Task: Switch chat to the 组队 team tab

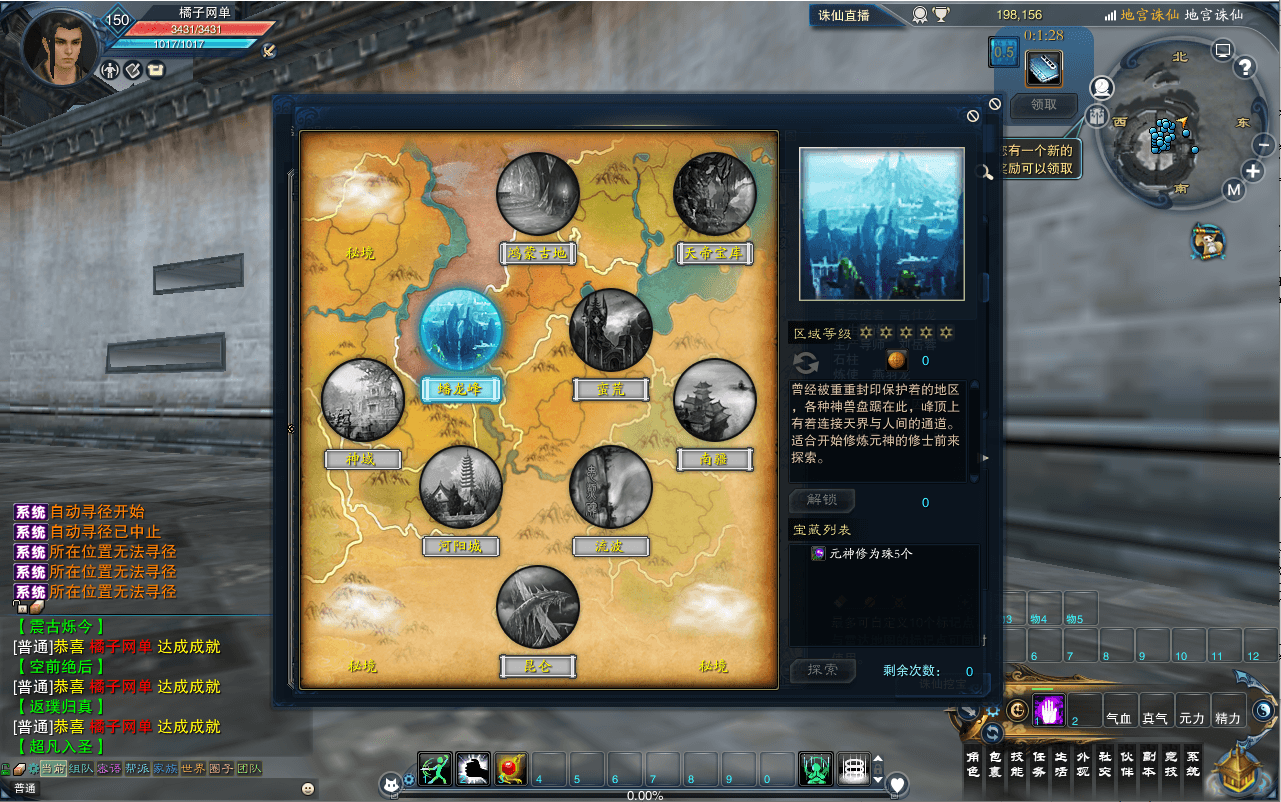Action: click(x=81, y=768)
